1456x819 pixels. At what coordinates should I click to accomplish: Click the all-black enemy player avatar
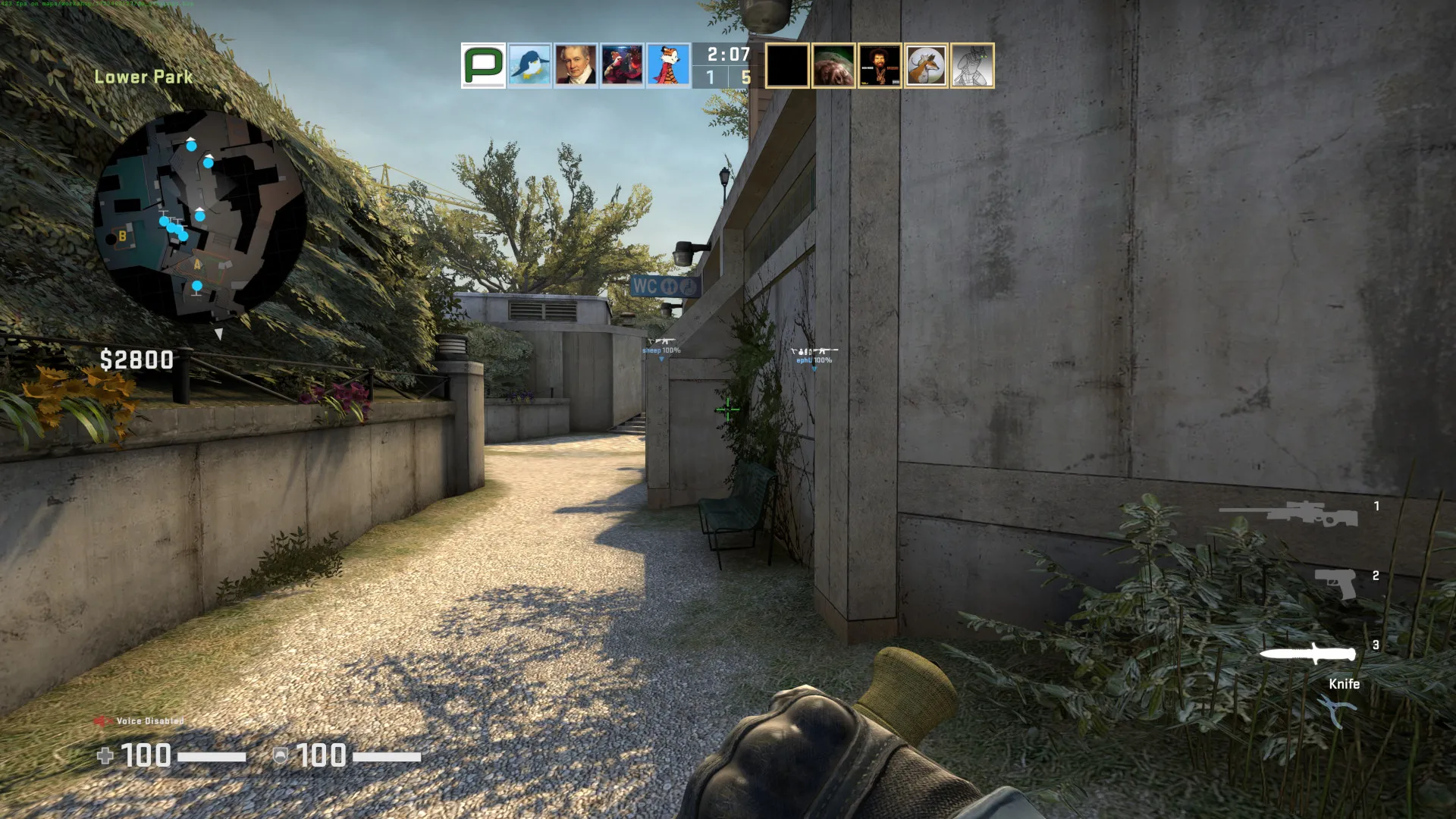click(x=787, y=66)
